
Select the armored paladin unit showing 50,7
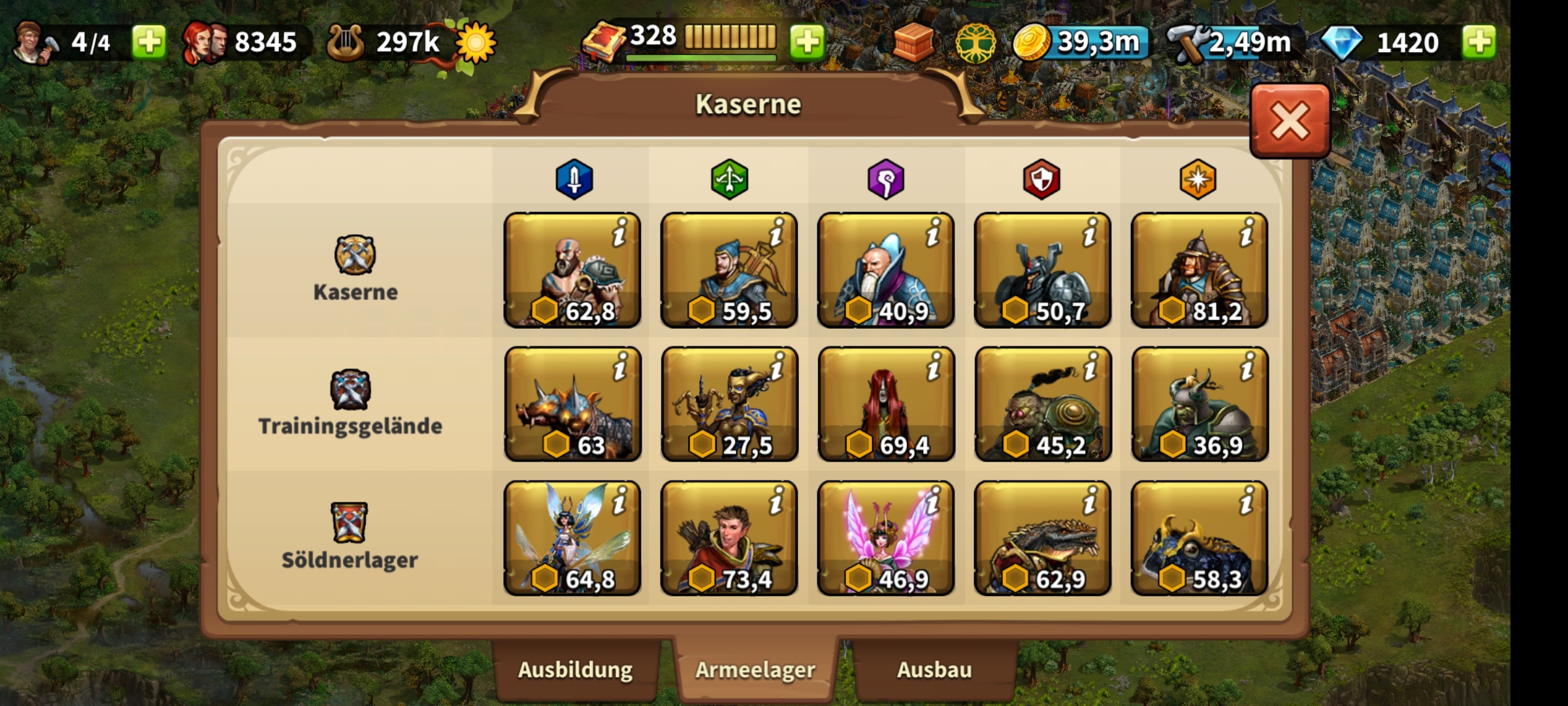pyautogui.click(x=1043, y=270)
